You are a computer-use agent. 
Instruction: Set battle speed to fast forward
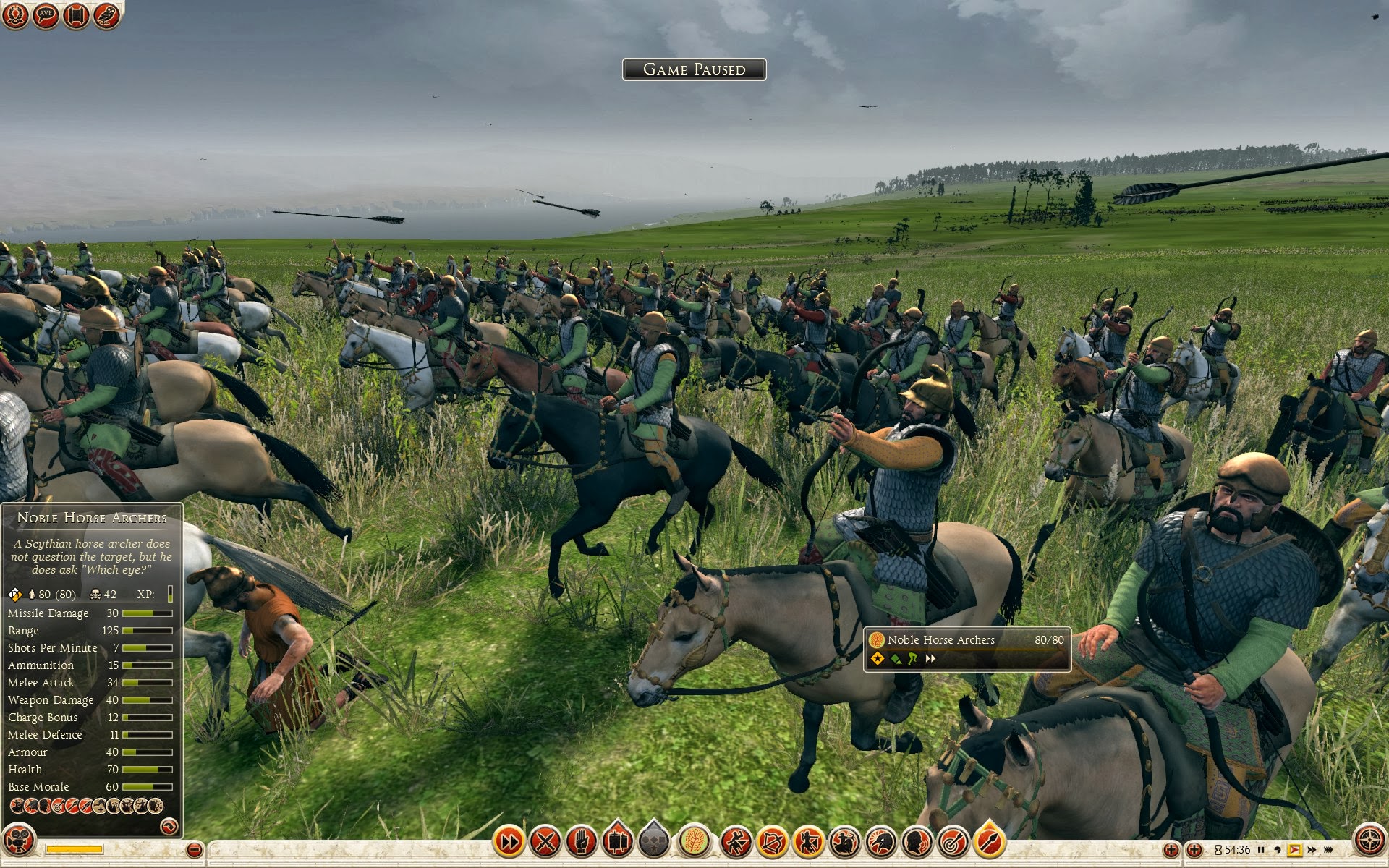coord(1312,850)
